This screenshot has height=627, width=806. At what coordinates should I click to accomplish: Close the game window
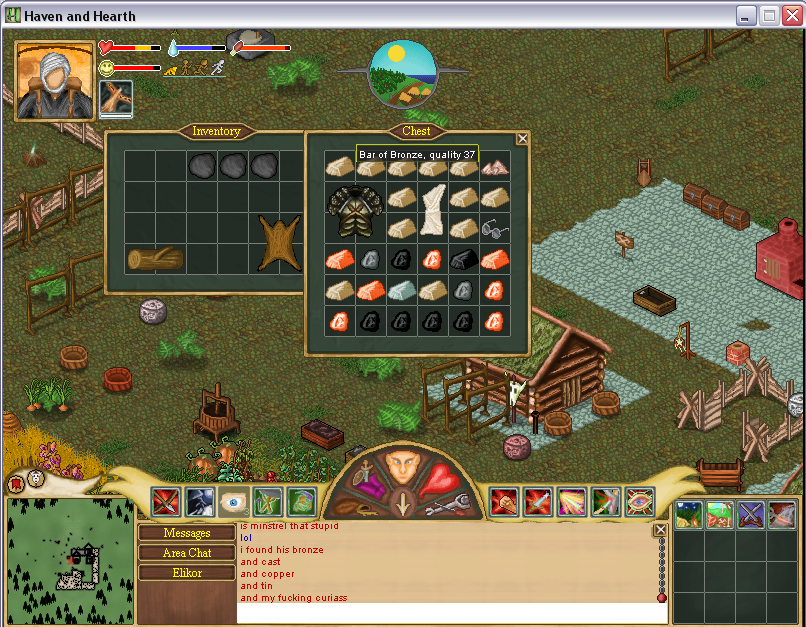pyautogui.click(x=791, y=16)
